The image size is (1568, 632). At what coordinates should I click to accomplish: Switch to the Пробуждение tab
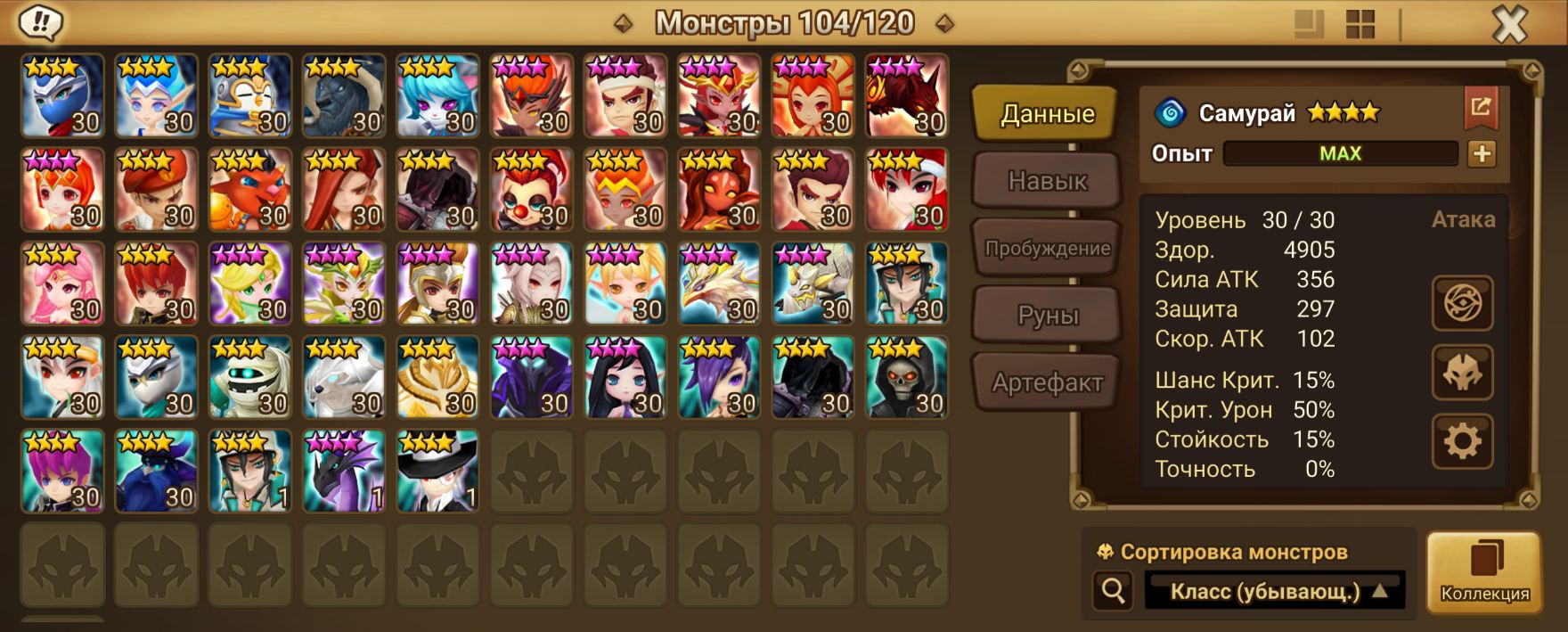point(1047,249)
